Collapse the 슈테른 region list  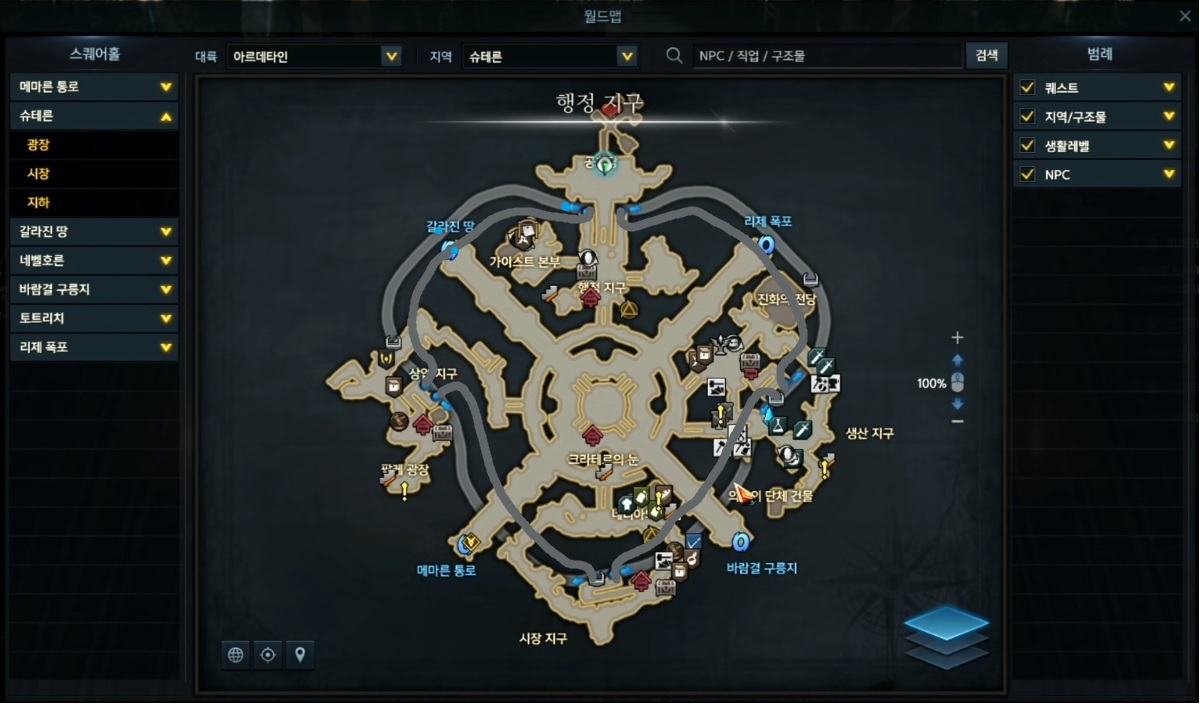(166, 116)
